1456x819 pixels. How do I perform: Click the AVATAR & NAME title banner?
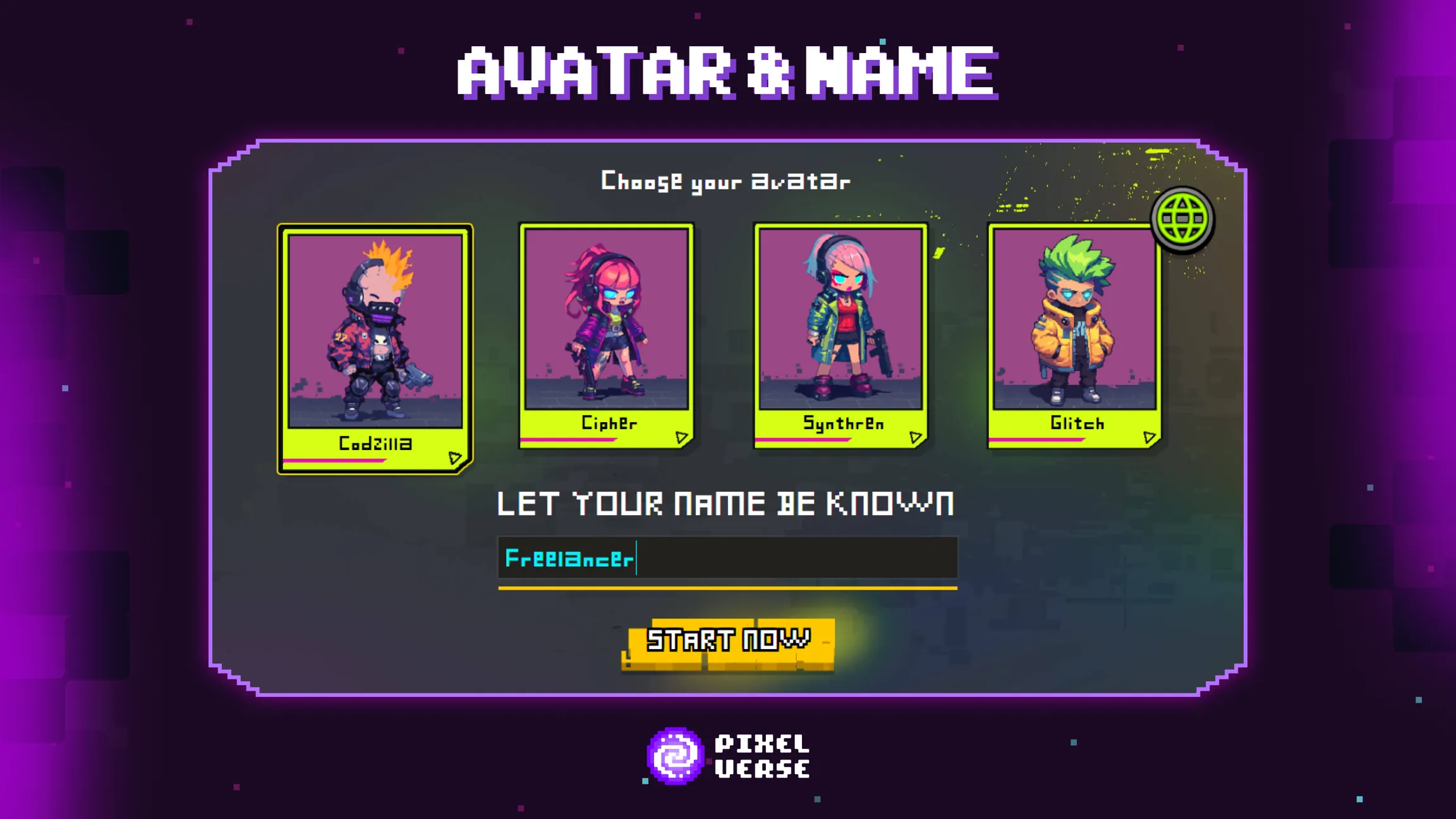727,74
